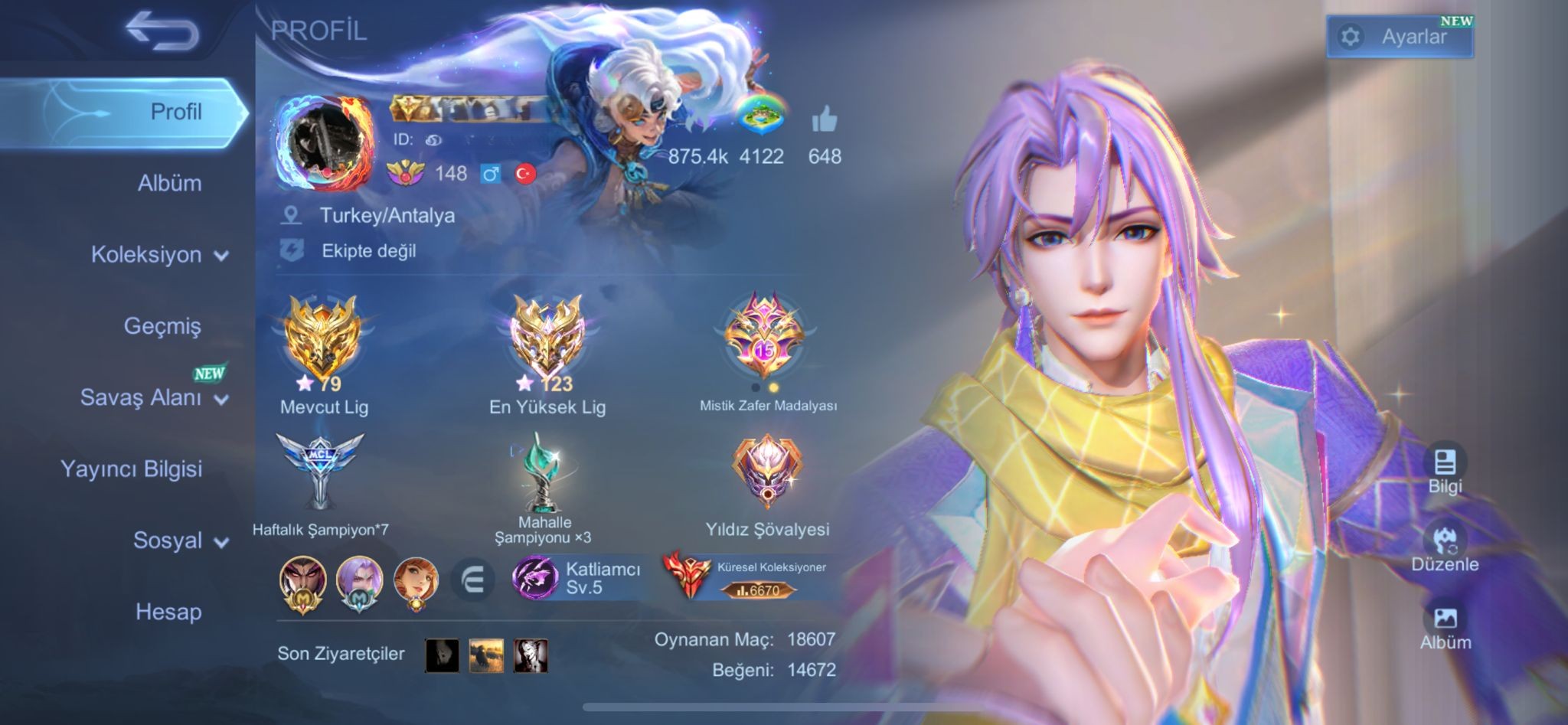
Task: Open the Ayarlar settings button
Action: click(1400, 37)
